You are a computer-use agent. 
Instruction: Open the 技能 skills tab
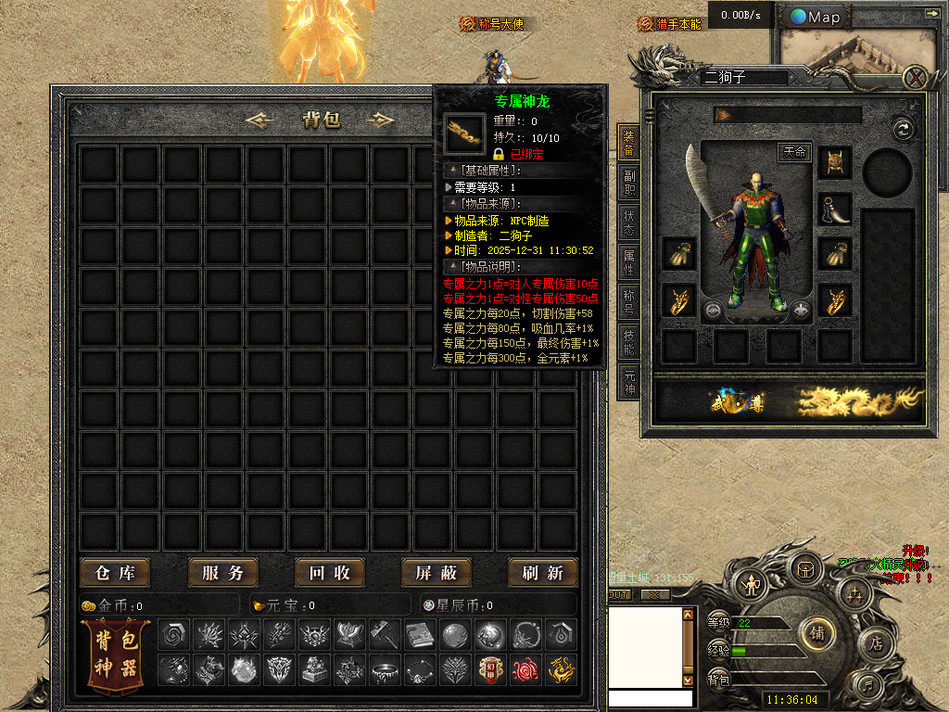[628, 342]
